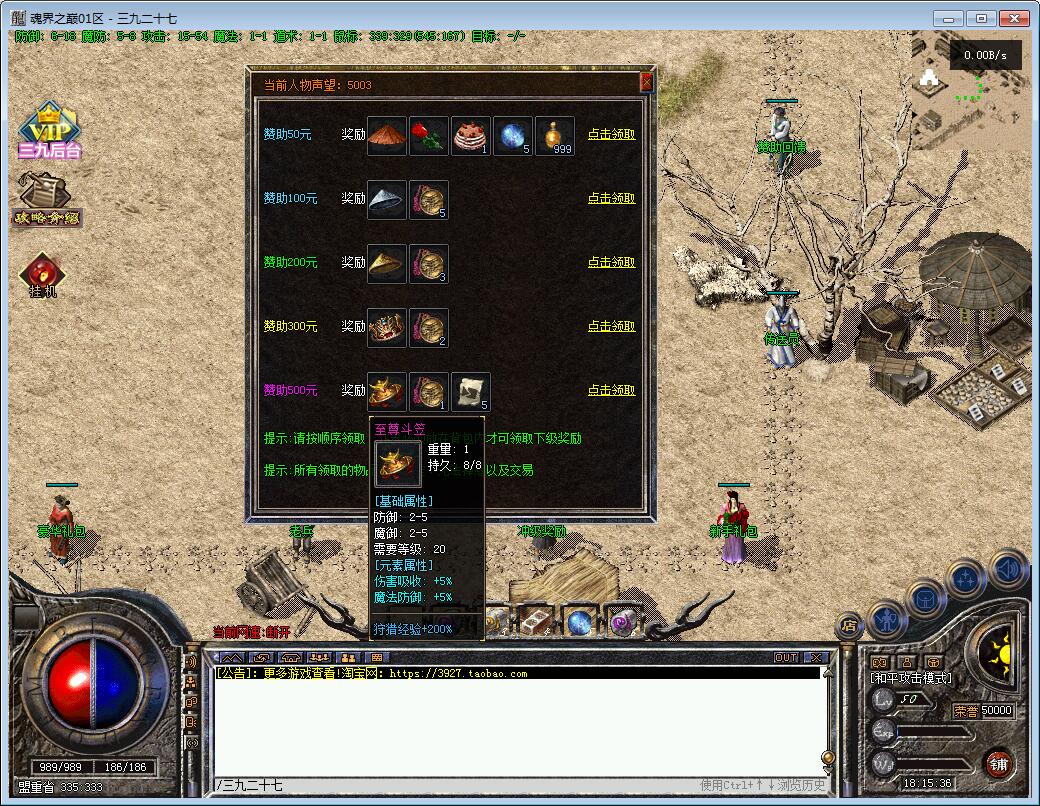This screenshot has width=1040, height=806.
Task: Select the red rose reward item
Action: 429,136
